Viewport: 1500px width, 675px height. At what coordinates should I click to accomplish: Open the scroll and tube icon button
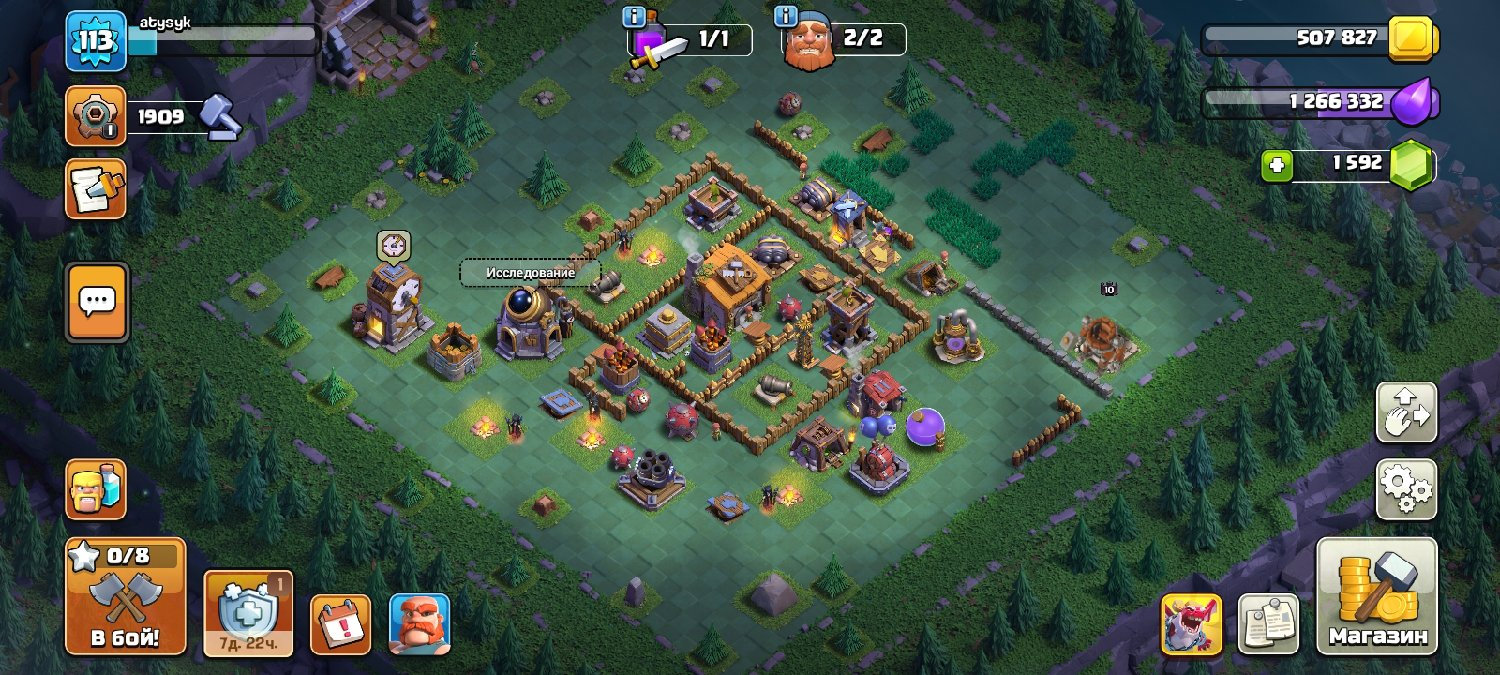tap(96, 188)
